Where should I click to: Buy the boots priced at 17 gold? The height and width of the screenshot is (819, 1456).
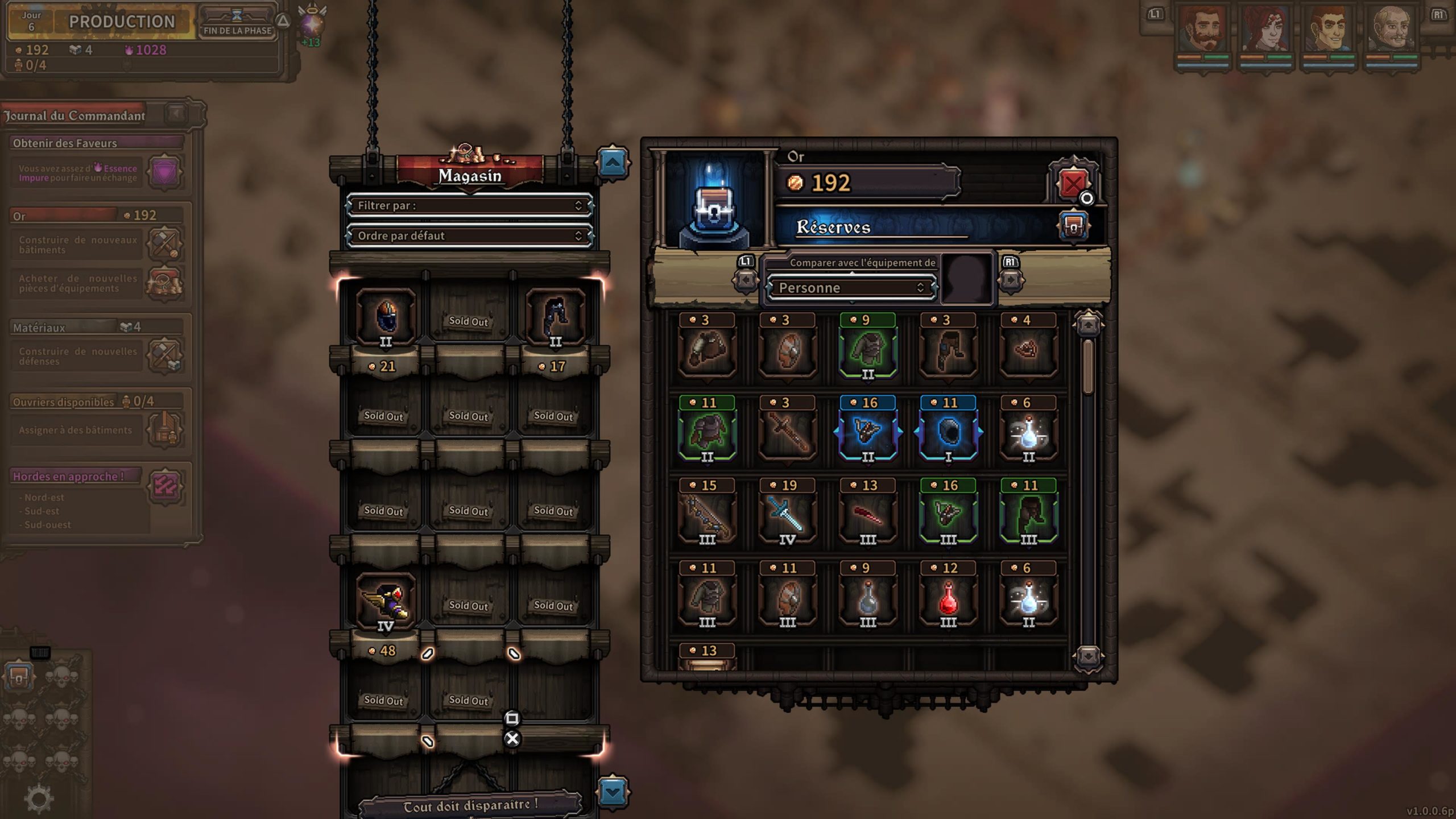click(555, 317)
